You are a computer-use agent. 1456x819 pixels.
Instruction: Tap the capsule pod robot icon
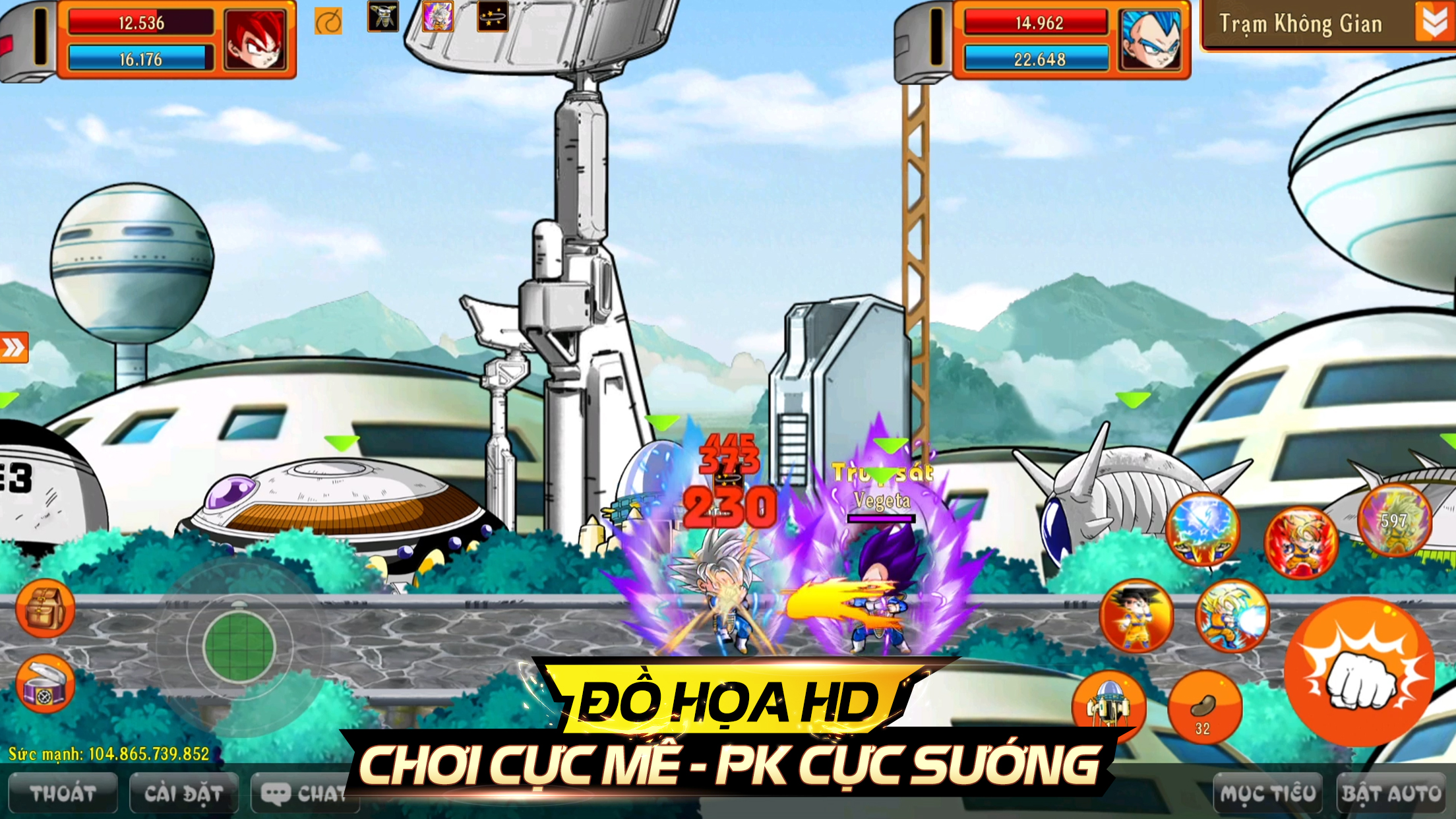[1108, 706]
